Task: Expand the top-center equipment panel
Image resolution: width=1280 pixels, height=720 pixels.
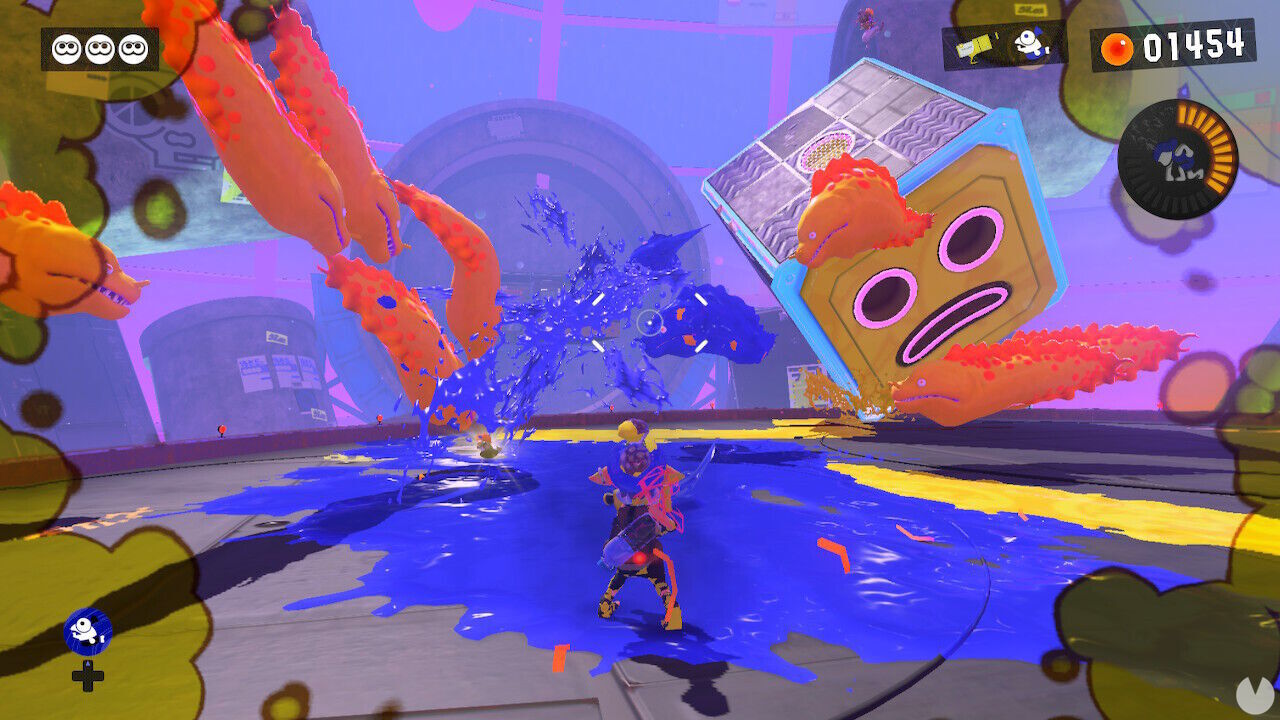Action: [x=998, y=44]
